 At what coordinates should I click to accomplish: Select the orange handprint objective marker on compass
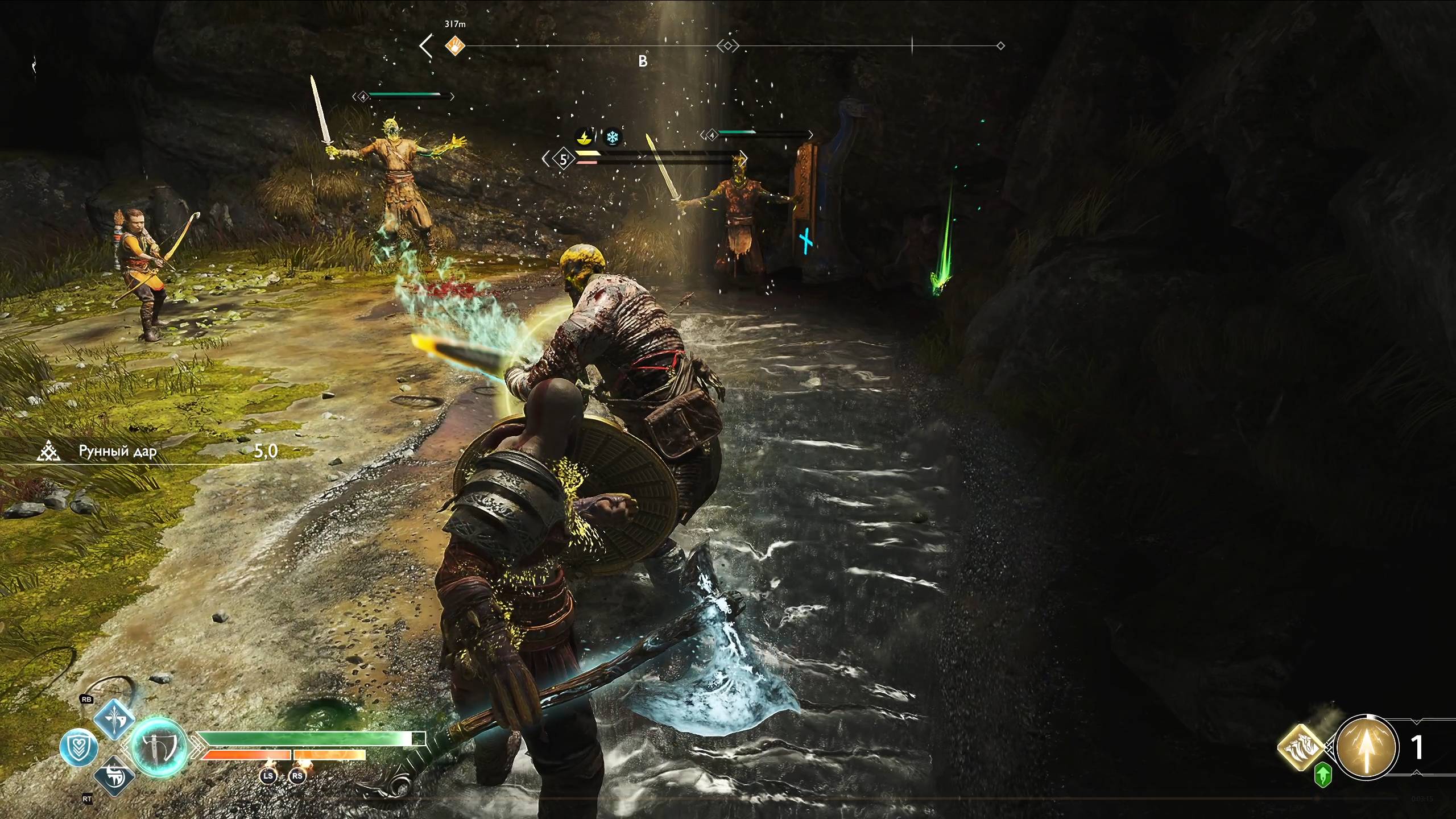click(455, 45)
